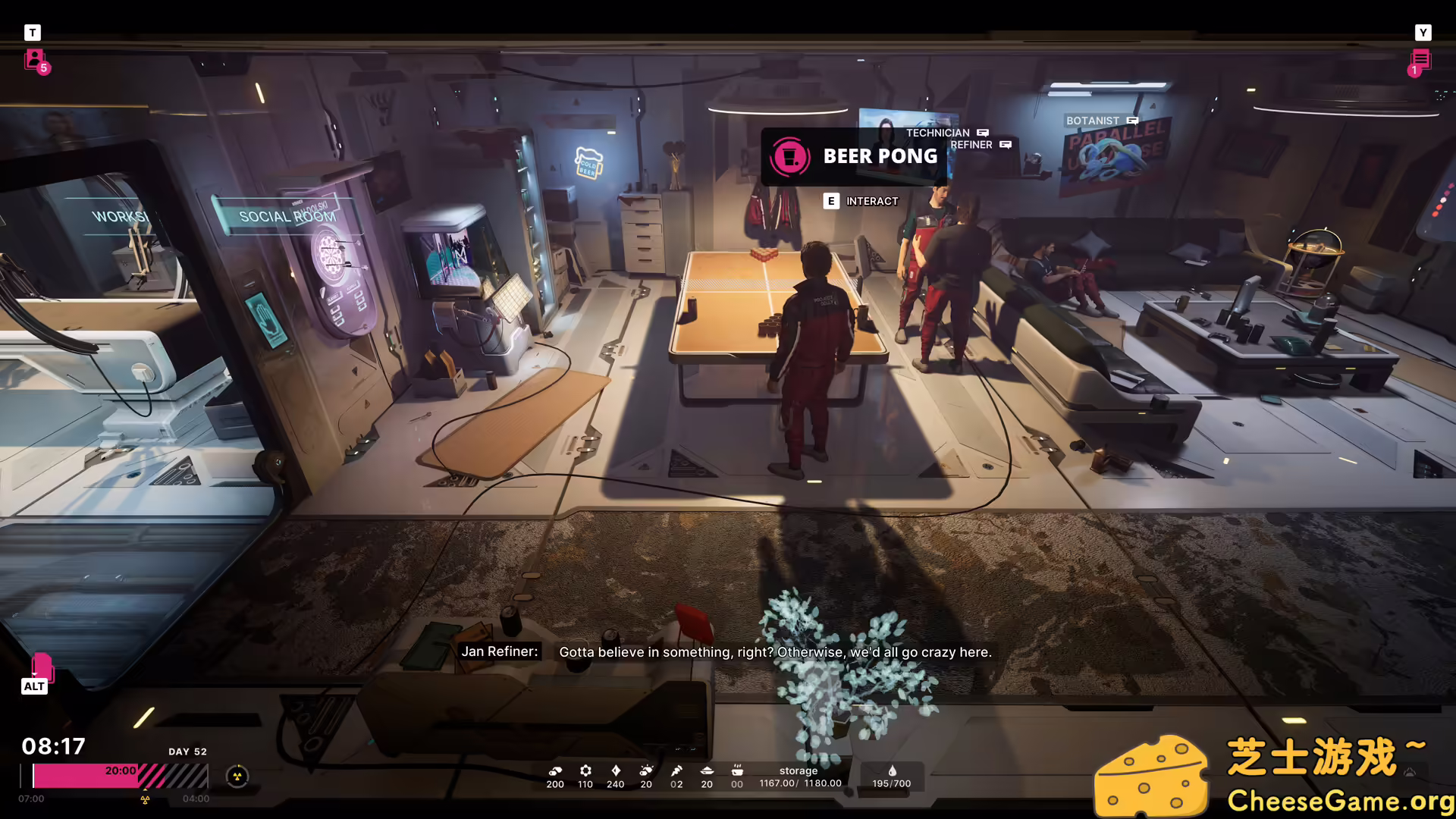The width and height of the screenshot is (1456, 819).
Task: Select the gear-shaped resource icon
Action: 585,770
